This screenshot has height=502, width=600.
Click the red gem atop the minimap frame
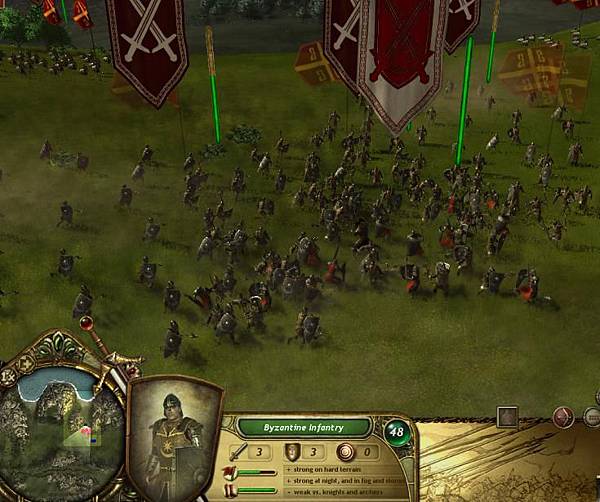click(x=86, y=323)
